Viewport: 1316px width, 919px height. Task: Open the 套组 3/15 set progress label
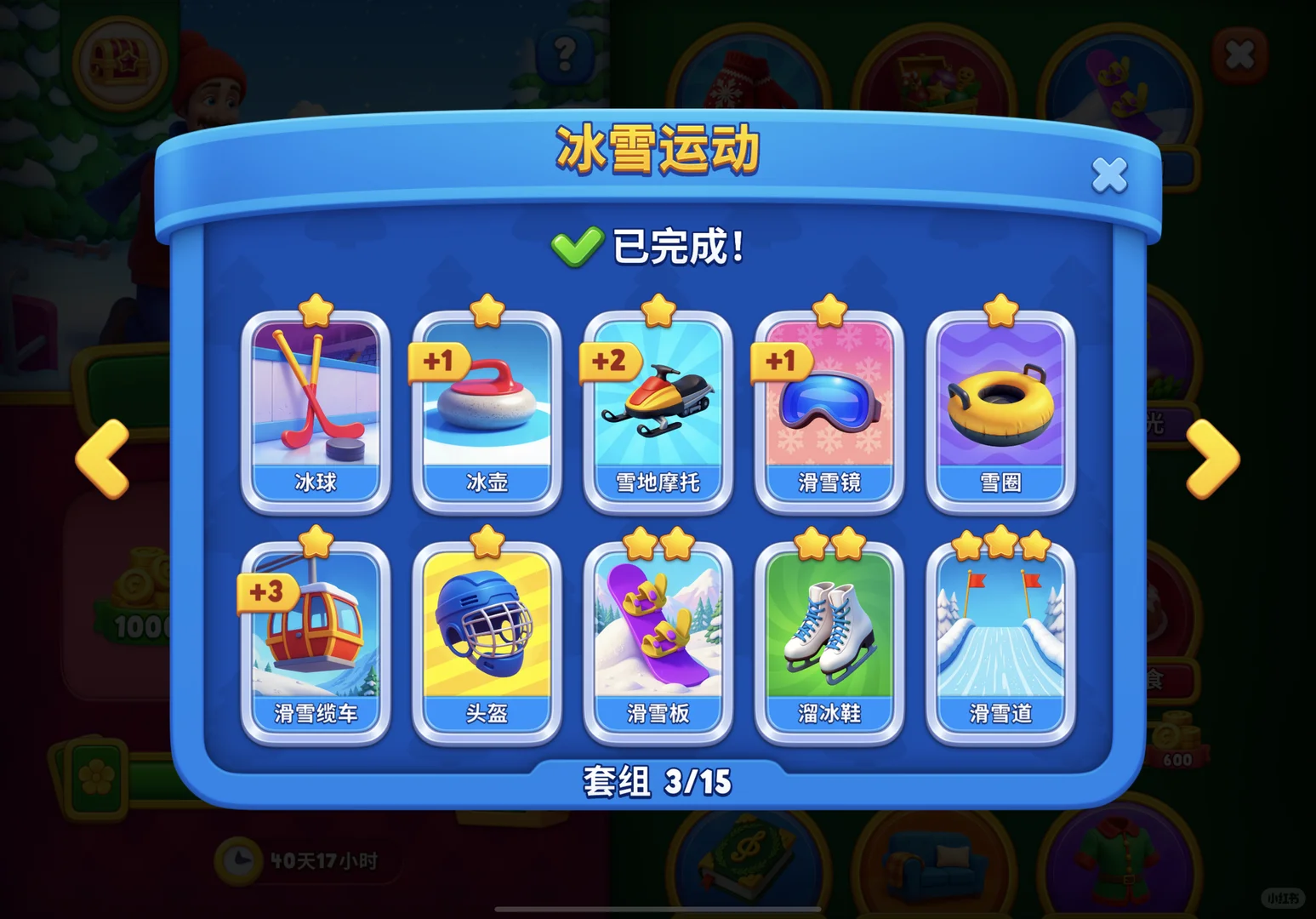point(658,779)
